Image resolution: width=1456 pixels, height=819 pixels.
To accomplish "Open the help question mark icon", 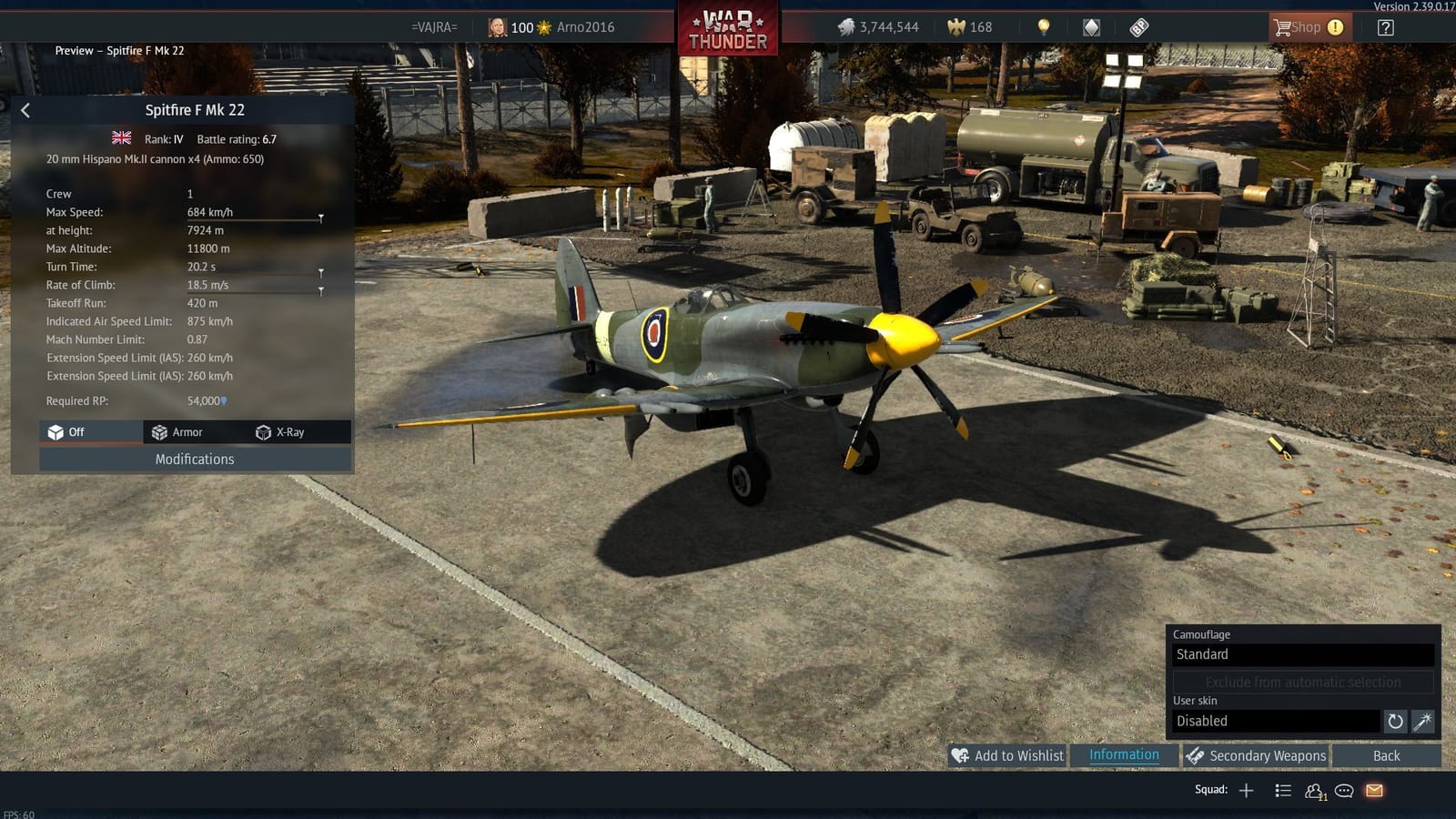I will point(1384,27).
